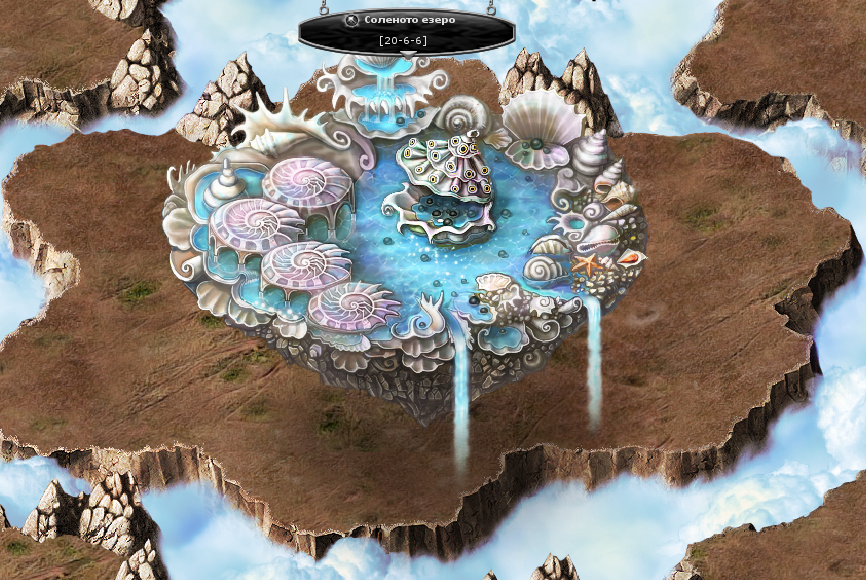The image size is (866, 580).
Task: Open the Соленото езеро location name plate
Action: point(411,20)
